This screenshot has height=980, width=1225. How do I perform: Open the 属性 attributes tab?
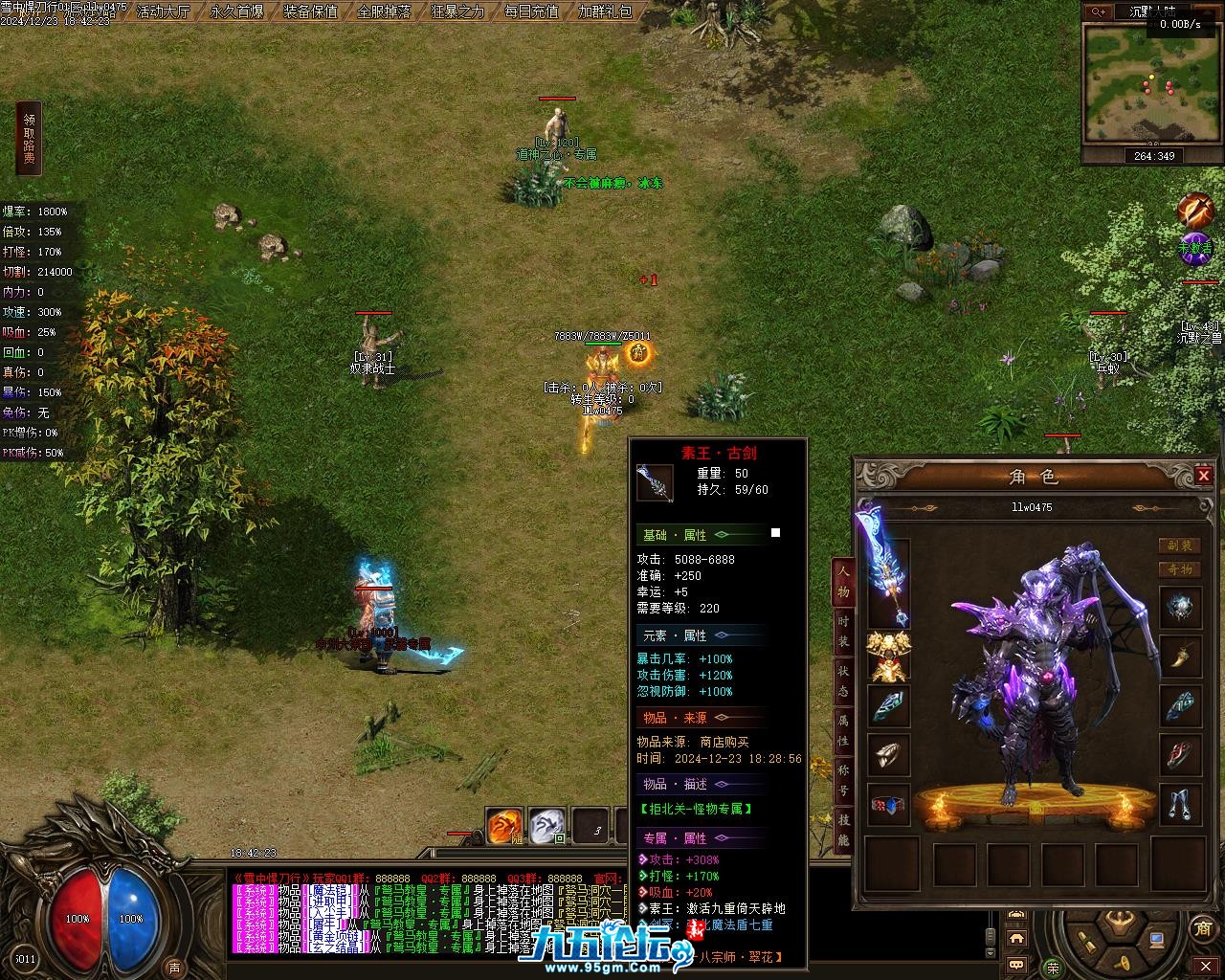[843, 731]
